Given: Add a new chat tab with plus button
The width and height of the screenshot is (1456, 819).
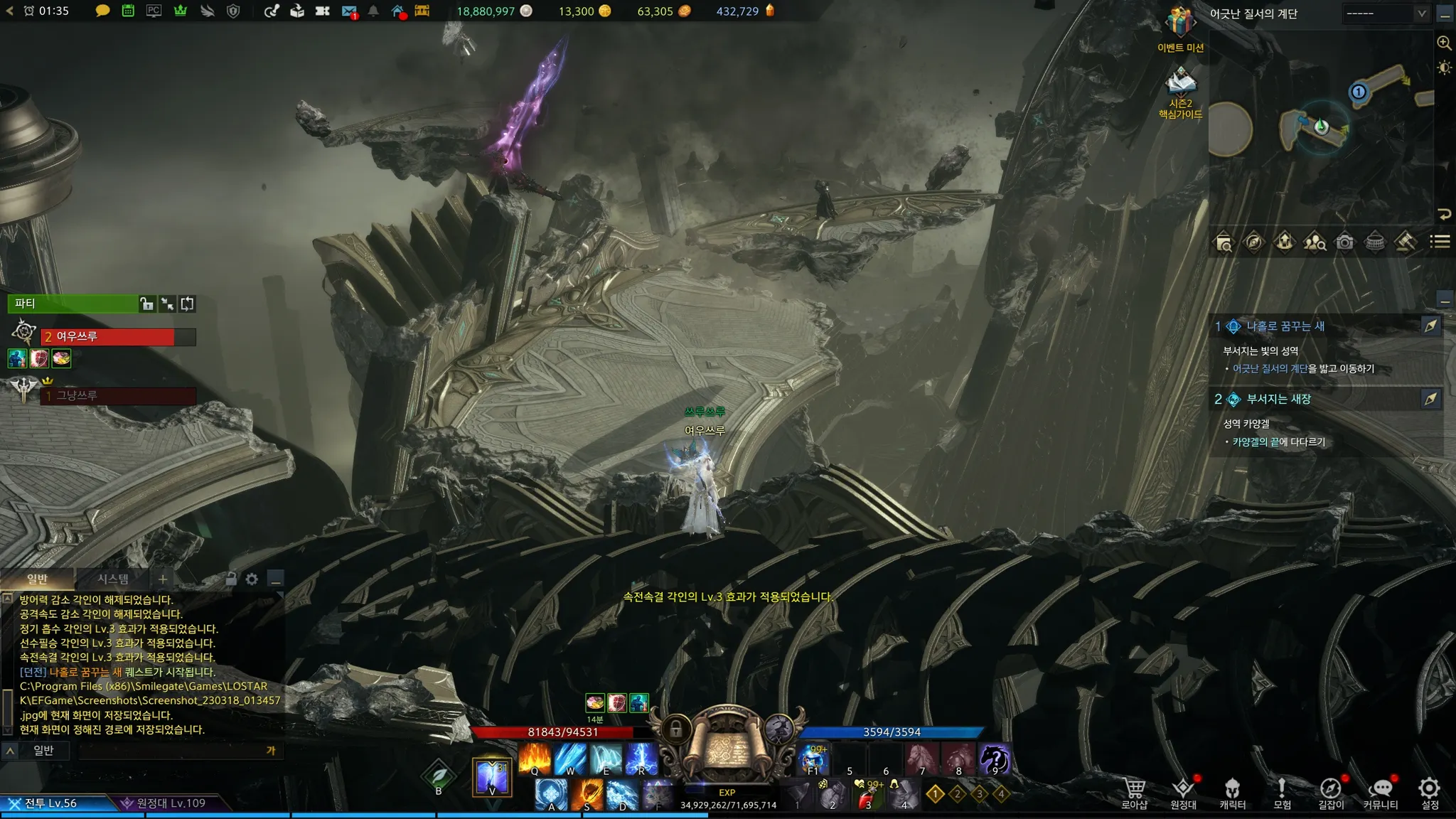Looking at the screenshot, I should pos(163,579).
